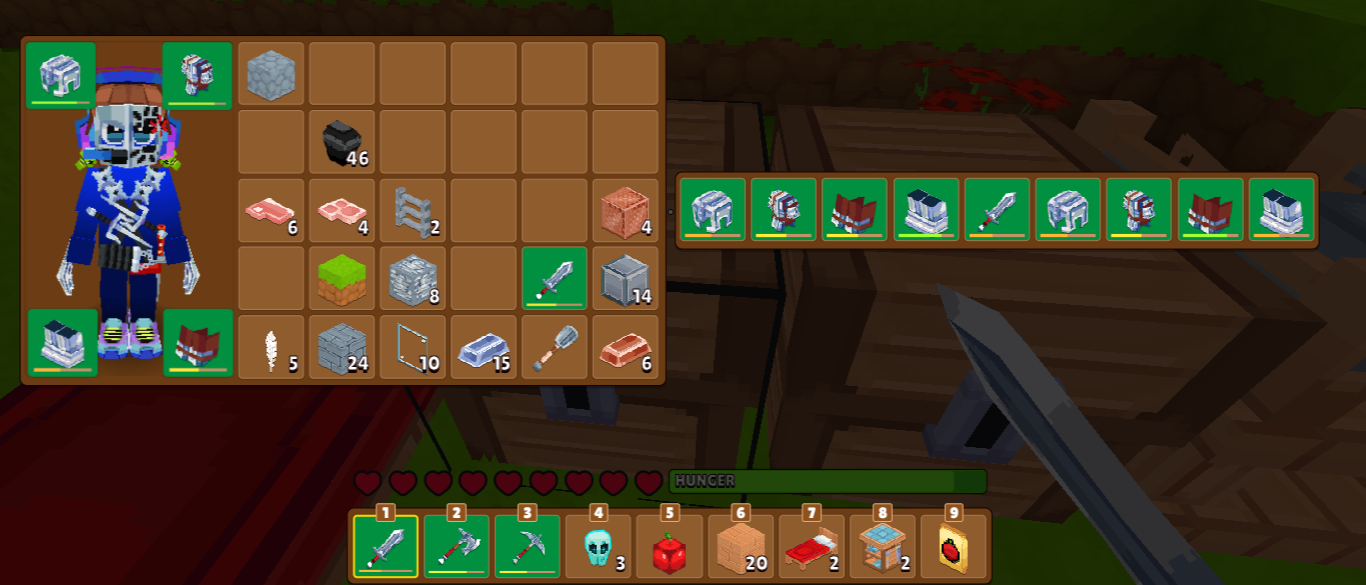This screenshot has width=1366, height=585.
Task: Select the coal stack of 46
Action: click(x=341, y=142)
